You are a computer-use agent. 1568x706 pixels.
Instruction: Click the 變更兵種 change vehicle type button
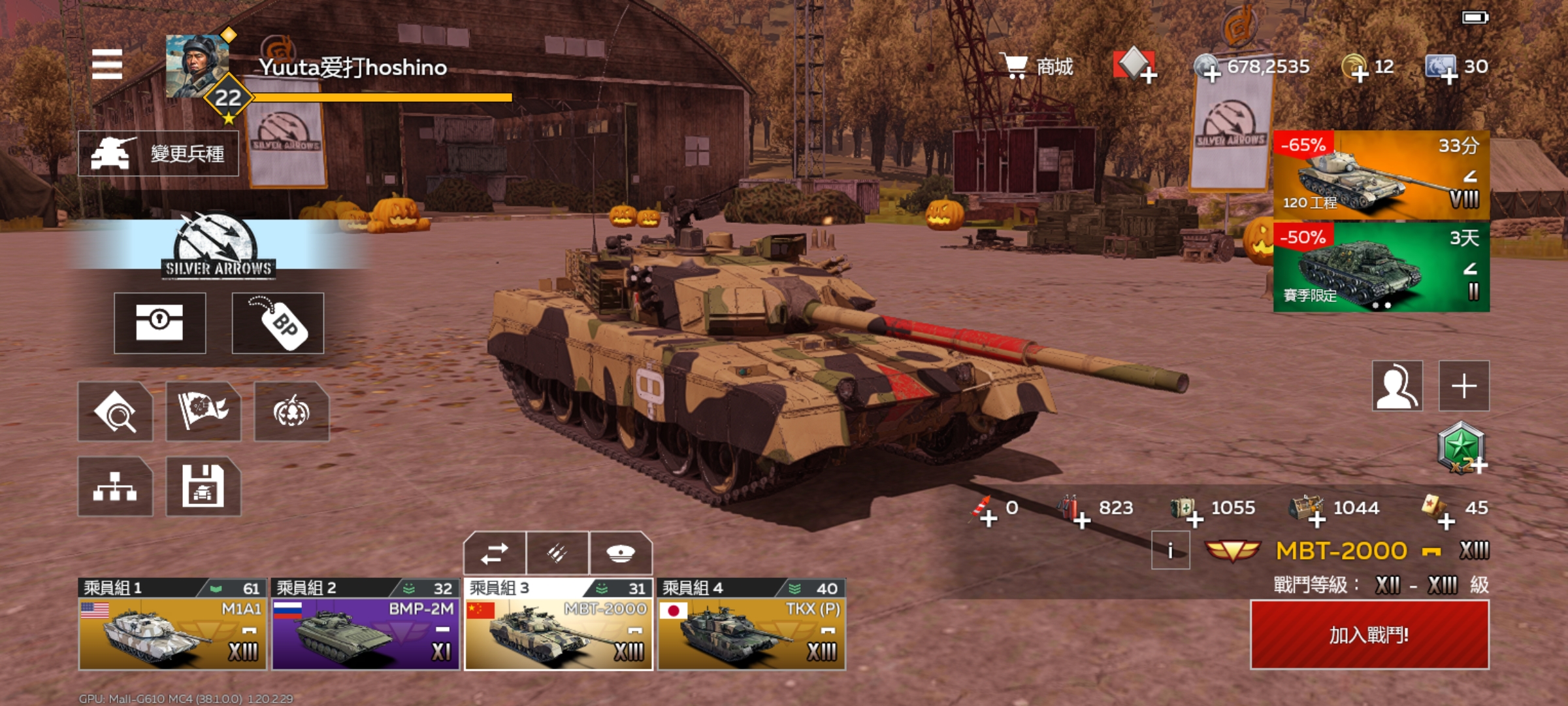[159, 154]
